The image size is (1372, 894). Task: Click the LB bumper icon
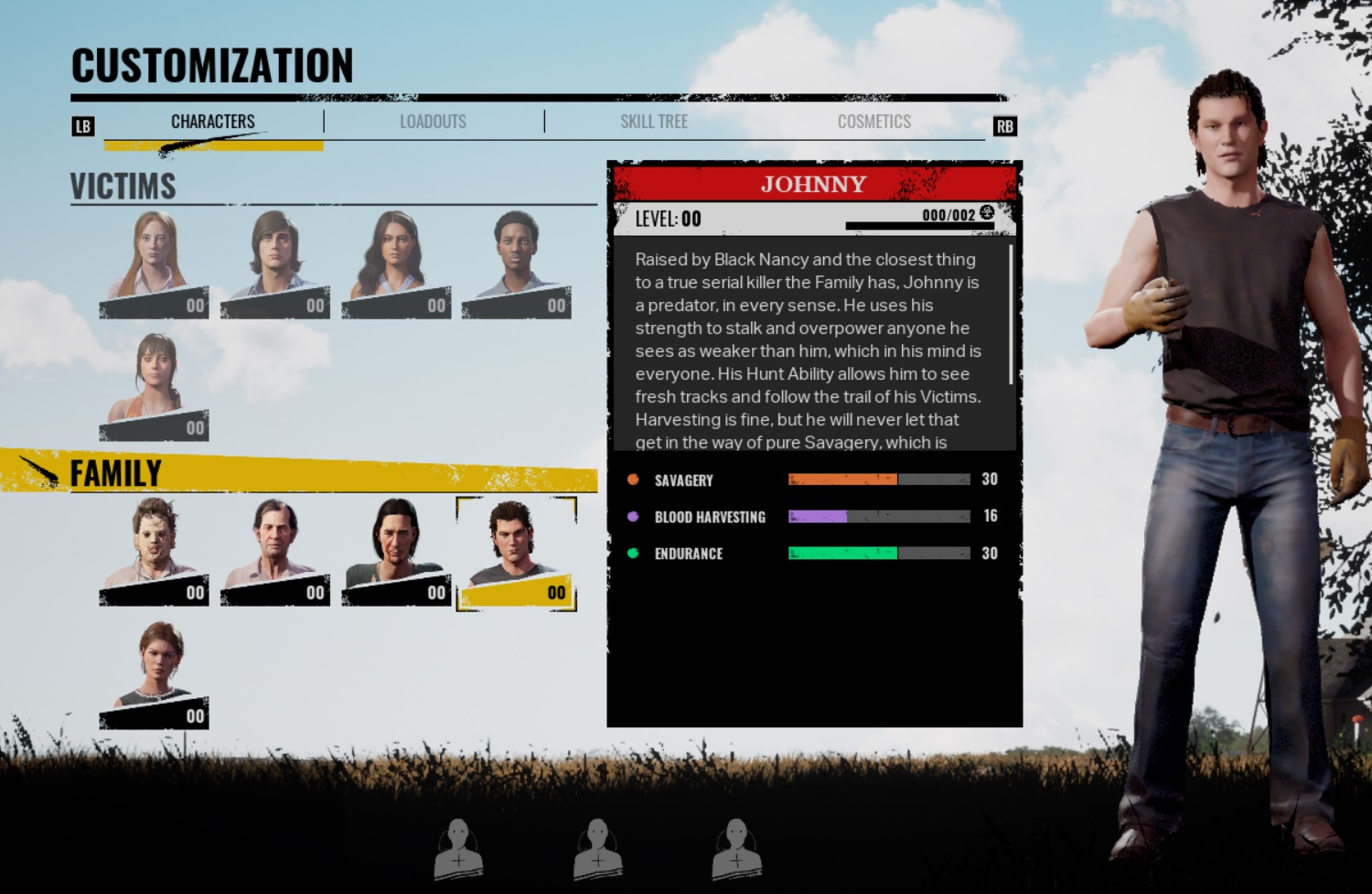point(83,125)
